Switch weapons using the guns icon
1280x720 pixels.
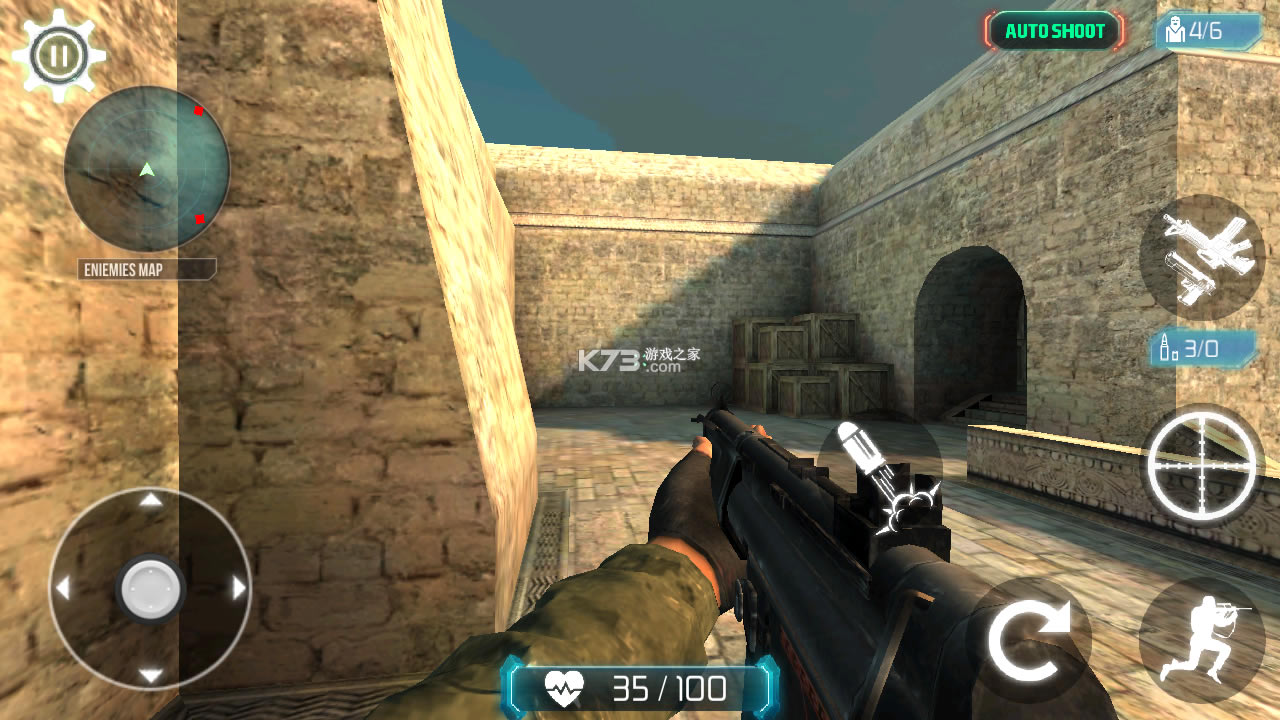pyautogui.click(x=1201, y=257)
